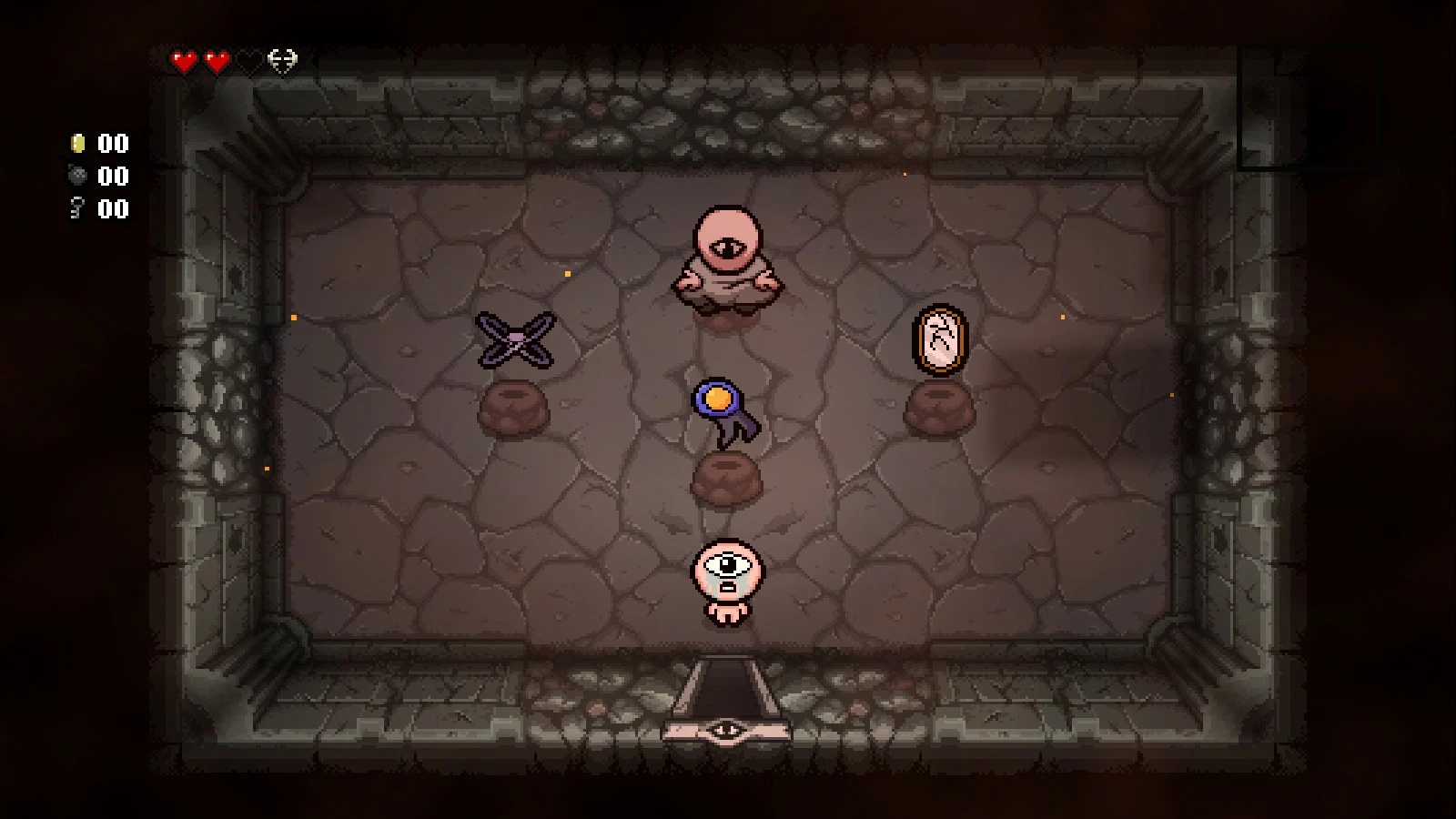
Task: Click the coin counter icon
Action: [76, 143]
